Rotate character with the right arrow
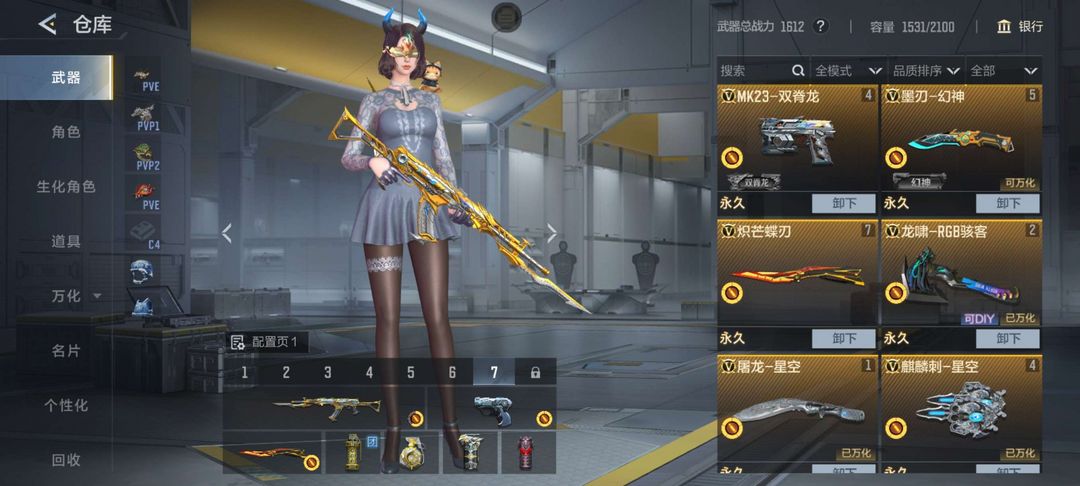 point(551,233)
